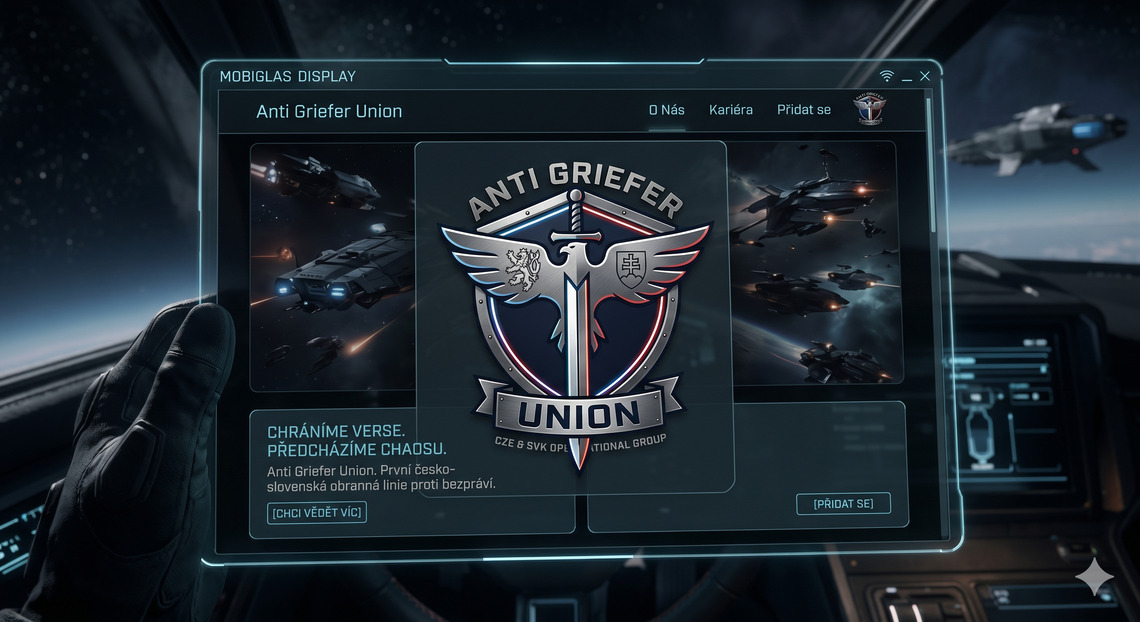Minimize the mobiGlas display window
The height and width of the screenshot is (622, 1140).
[907, 78]
